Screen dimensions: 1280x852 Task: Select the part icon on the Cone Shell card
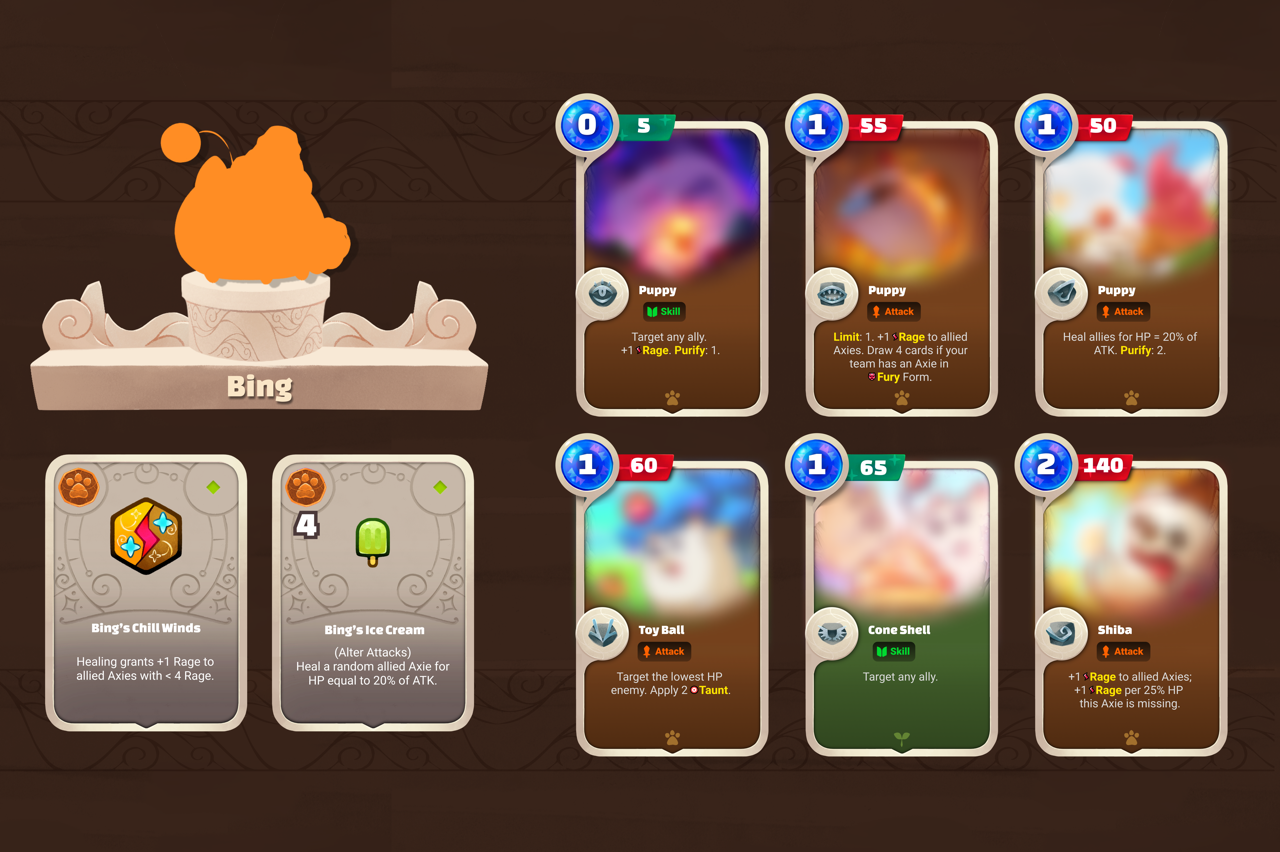tap(832, 632)
